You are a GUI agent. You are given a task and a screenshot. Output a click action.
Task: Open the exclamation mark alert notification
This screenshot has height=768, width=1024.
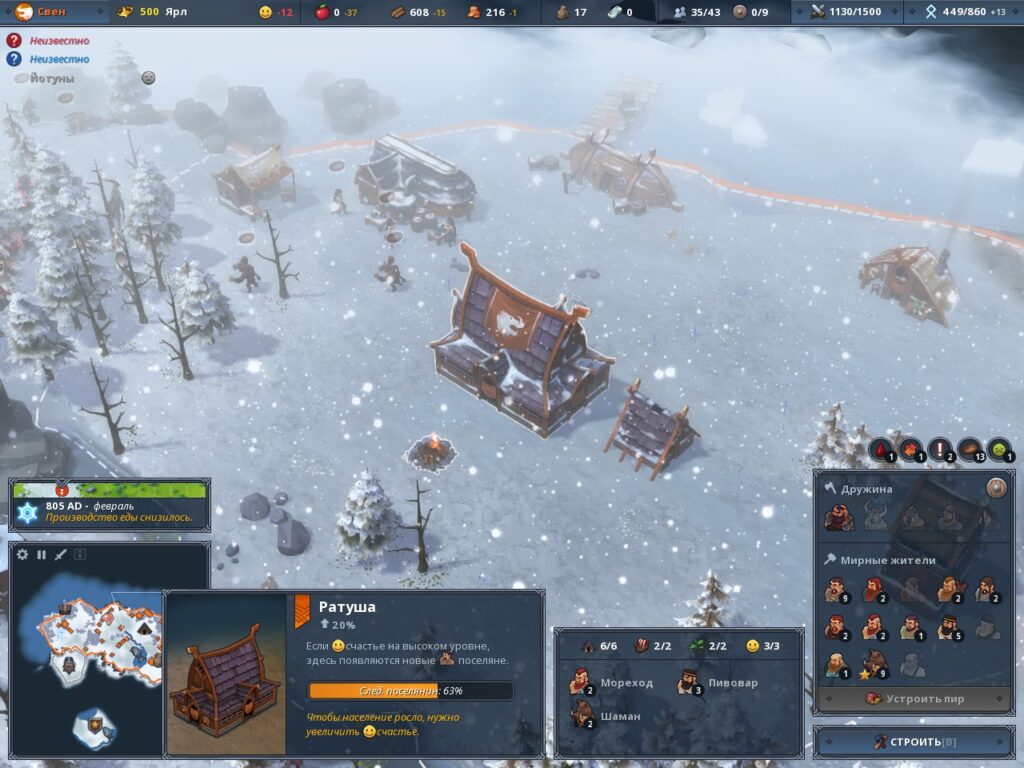[941, 451]
